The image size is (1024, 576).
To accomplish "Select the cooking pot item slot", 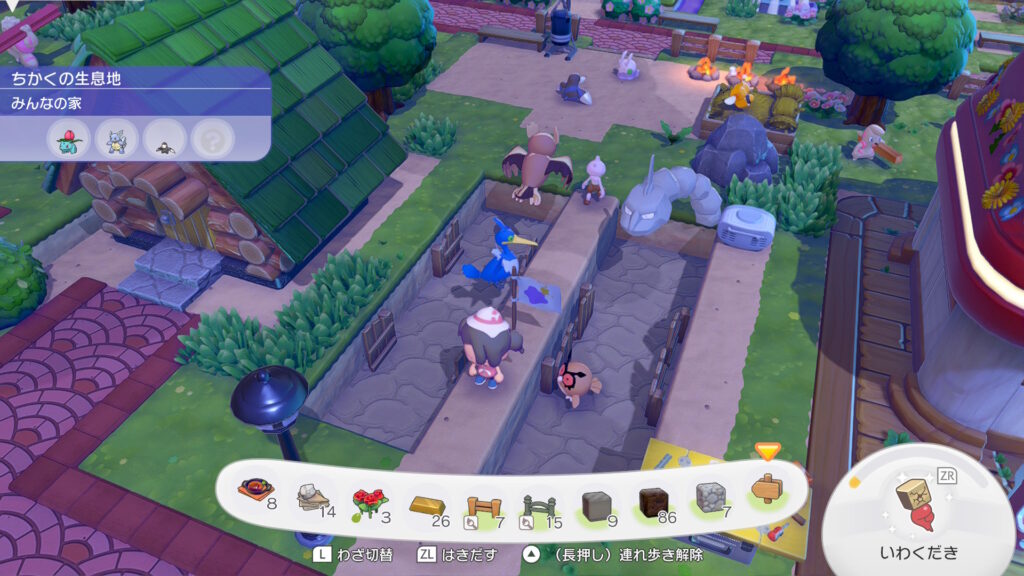I will (x=255, y=490).
